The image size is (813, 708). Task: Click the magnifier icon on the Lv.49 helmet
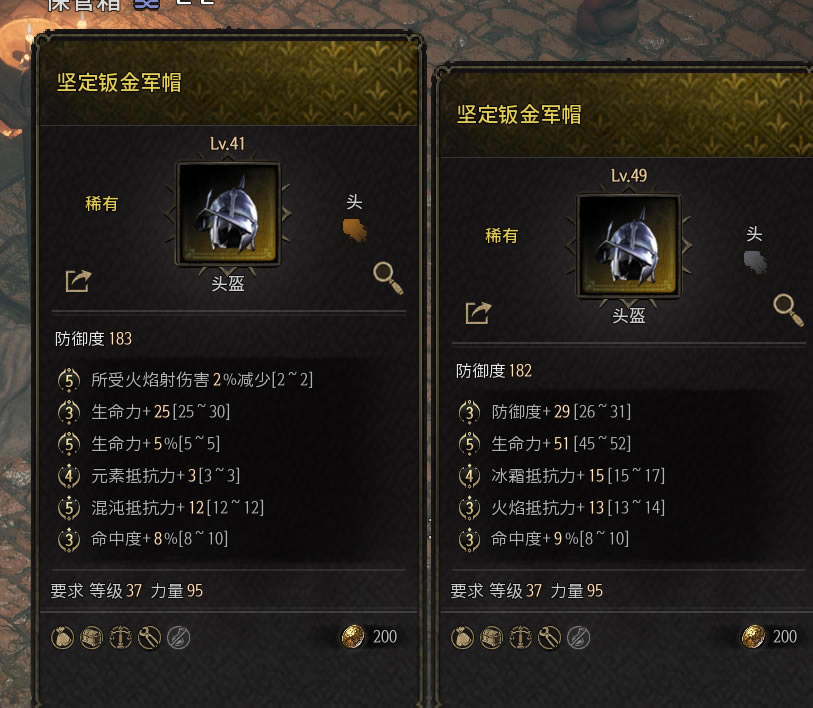coord(789,310)
